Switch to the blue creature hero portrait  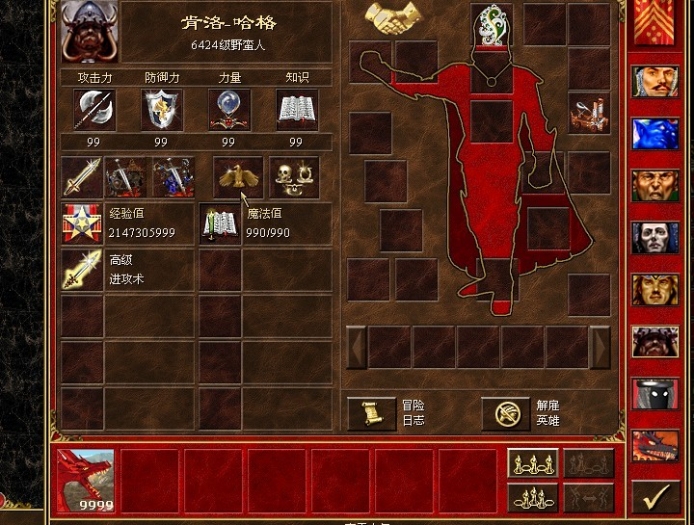pyautogui.click(x=655, y=133)
